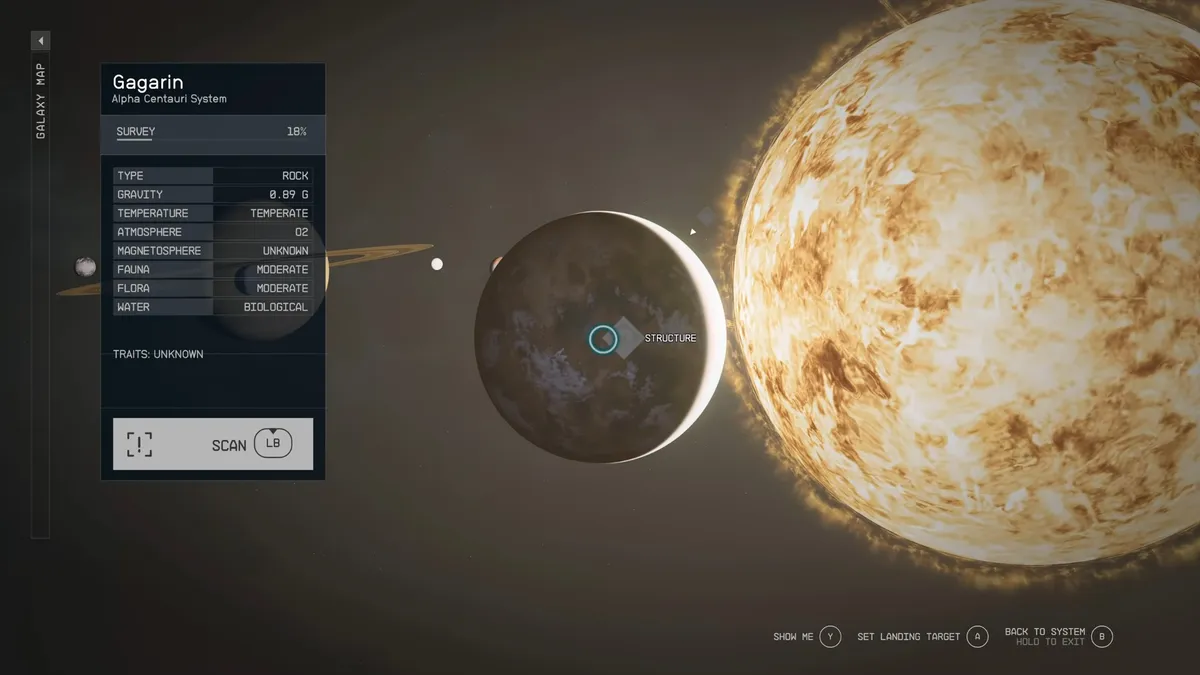
Task: Click the Scan button
Action: [213, 444]
